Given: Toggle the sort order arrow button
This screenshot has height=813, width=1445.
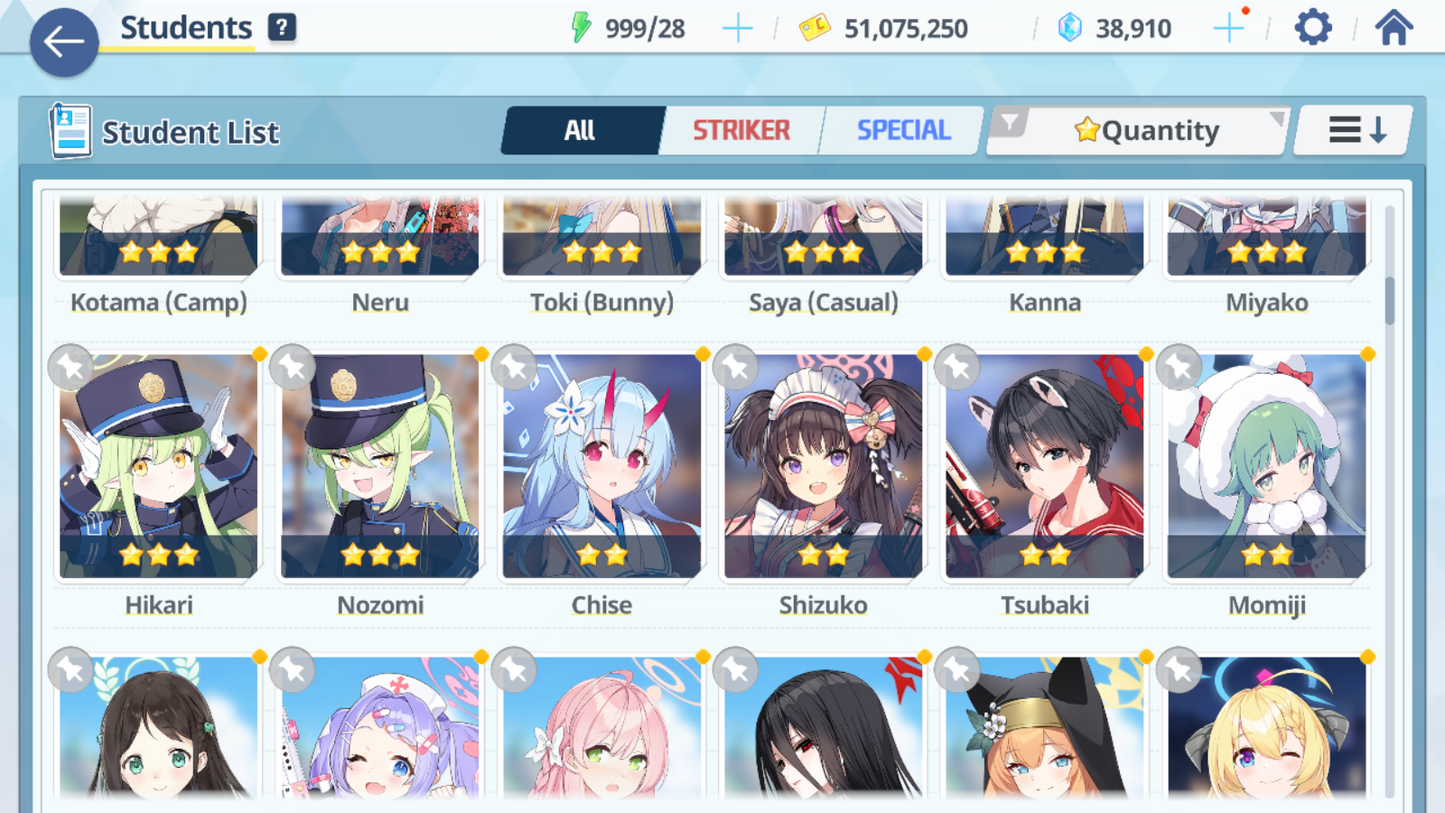Looking at the screenshot, I should [1355, 130].
